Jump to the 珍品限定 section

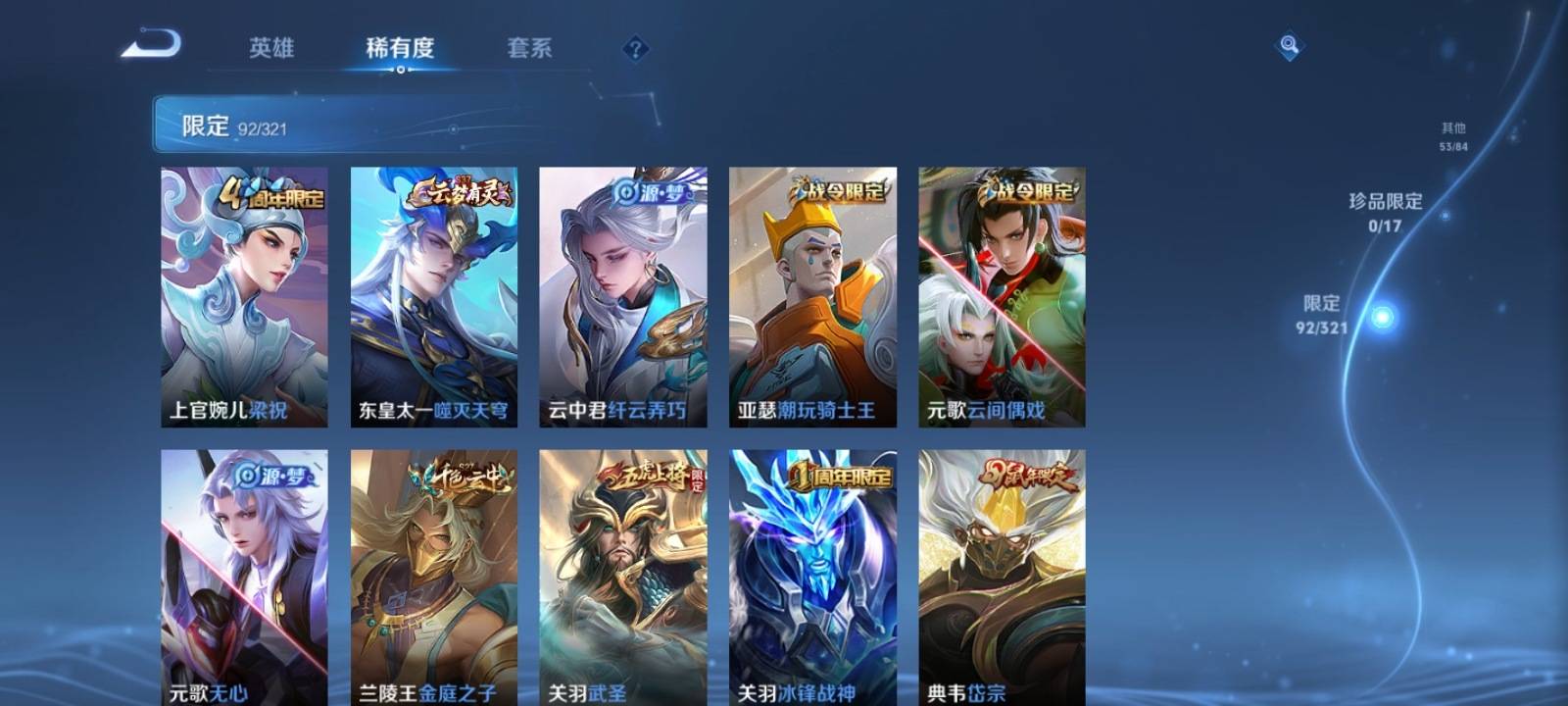[x=1385, y=212]
